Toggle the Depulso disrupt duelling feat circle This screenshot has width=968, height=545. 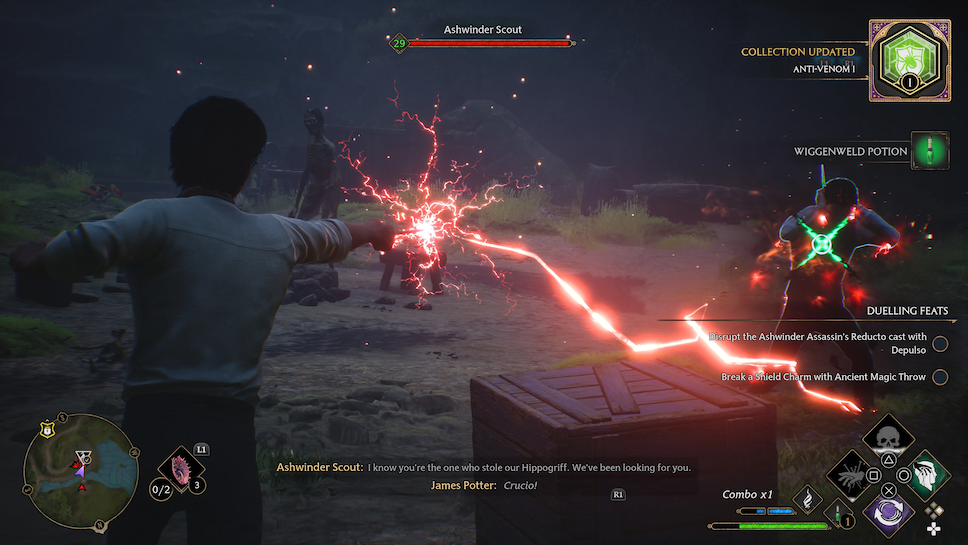tap(940, 343)
